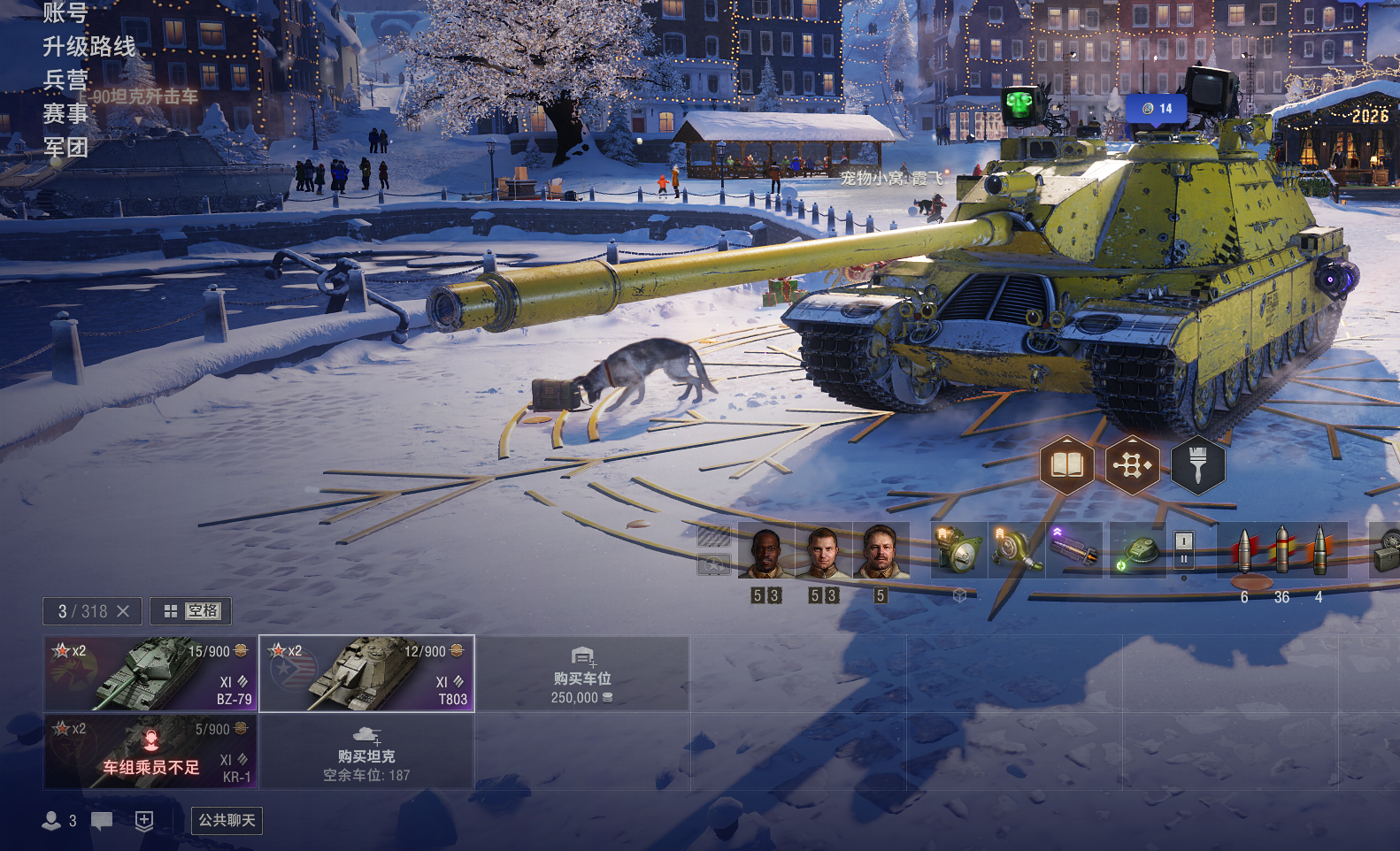This screenshot has height=851, width=1400.
Task: Toggle the 空格 grid view button
Action: click(x=191, y=611)
